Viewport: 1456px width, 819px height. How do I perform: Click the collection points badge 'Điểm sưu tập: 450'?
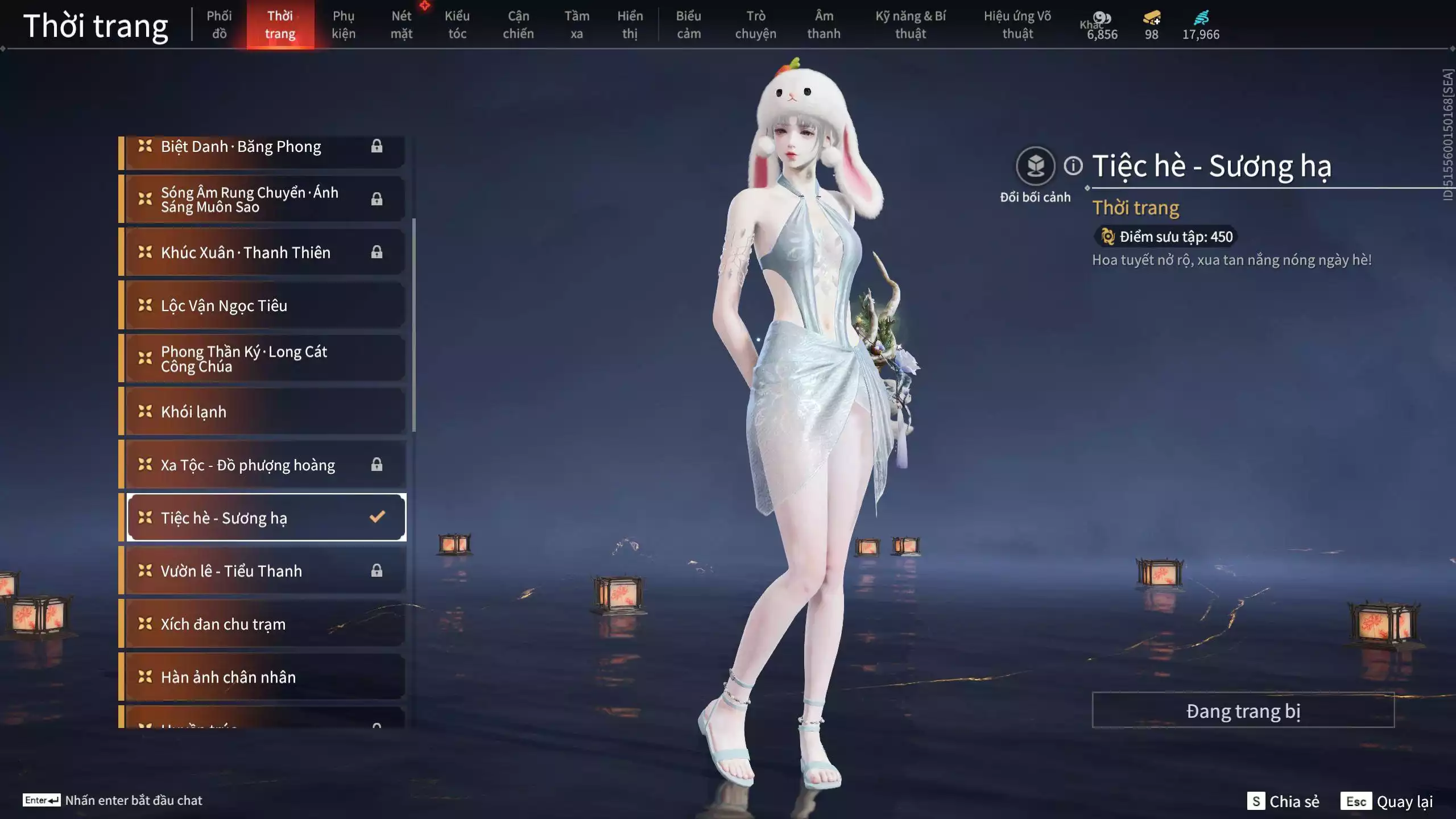[x=1167, y=237]
